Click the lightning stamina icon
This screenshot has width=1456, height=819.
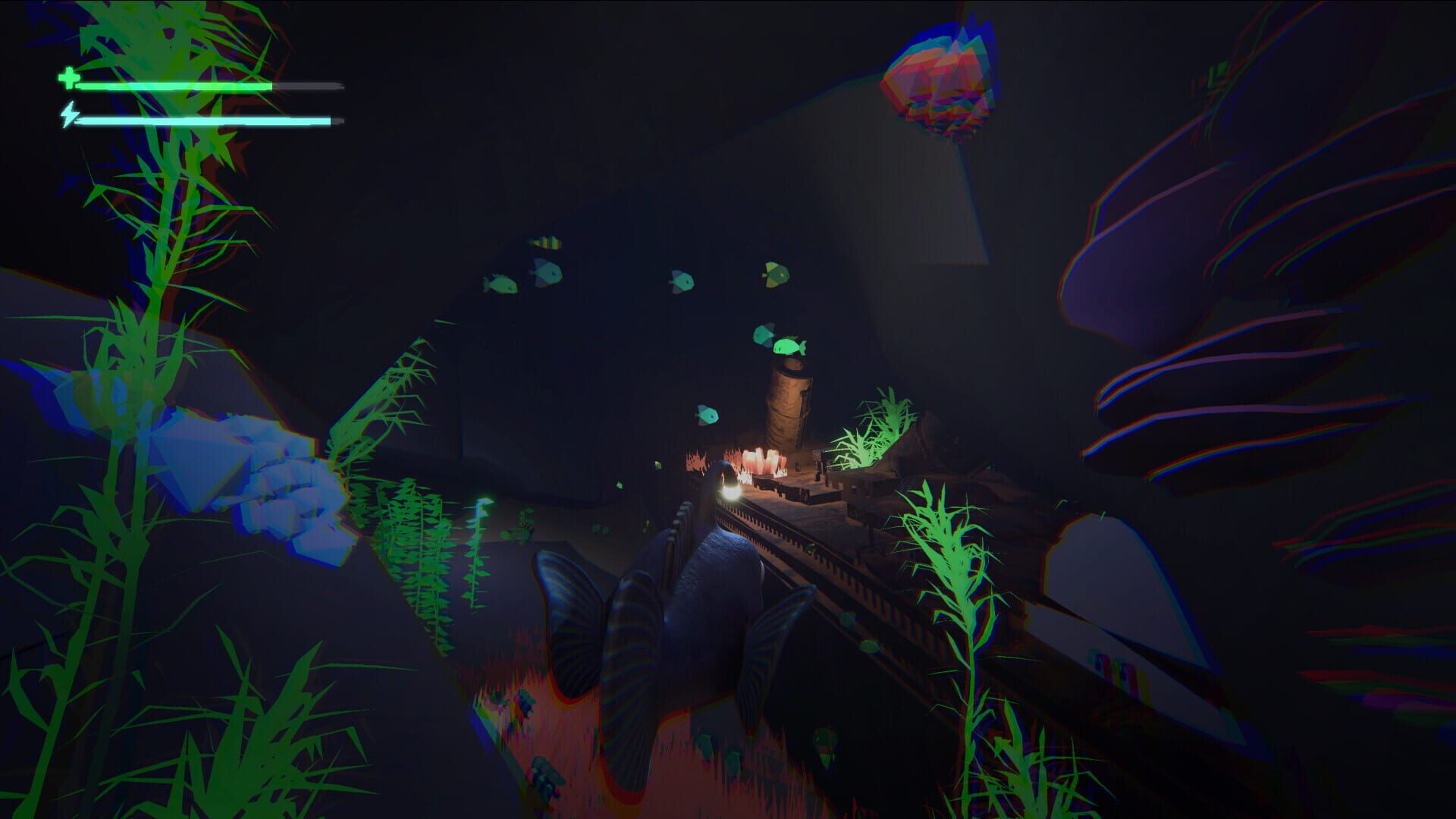tap(70, 115)
